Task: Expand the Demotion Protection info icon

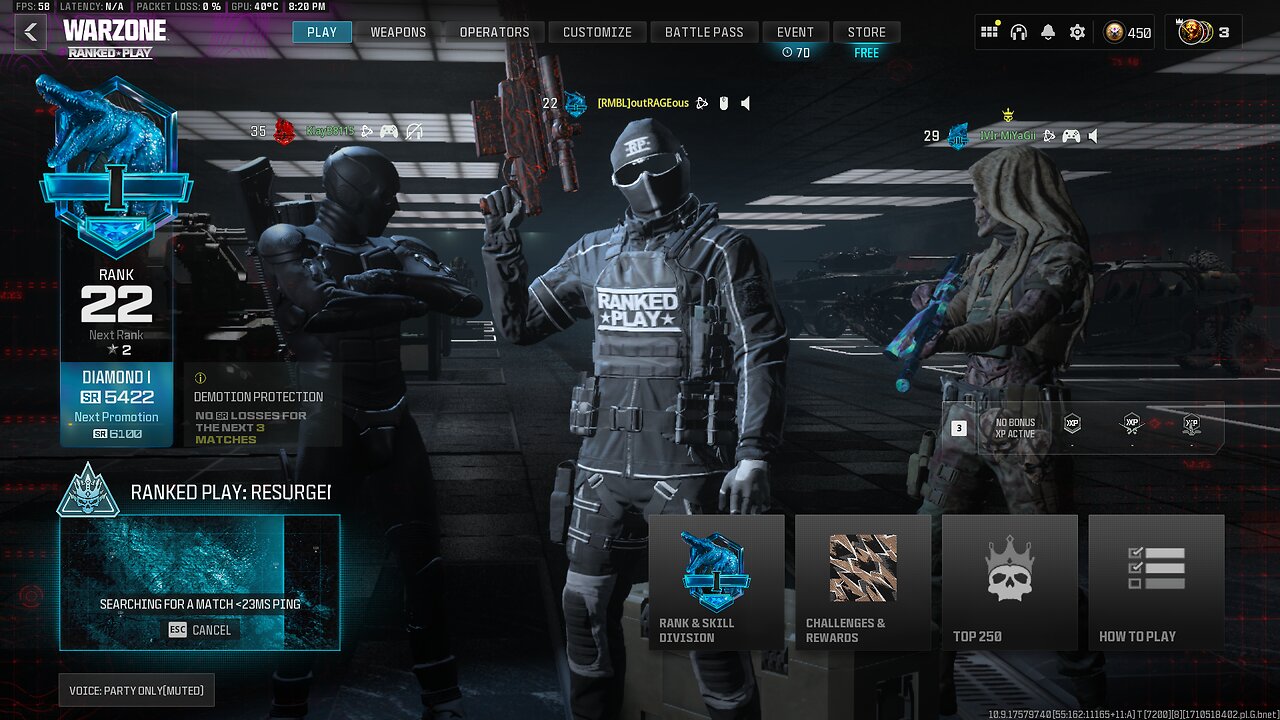Action: tap(199, 376)
